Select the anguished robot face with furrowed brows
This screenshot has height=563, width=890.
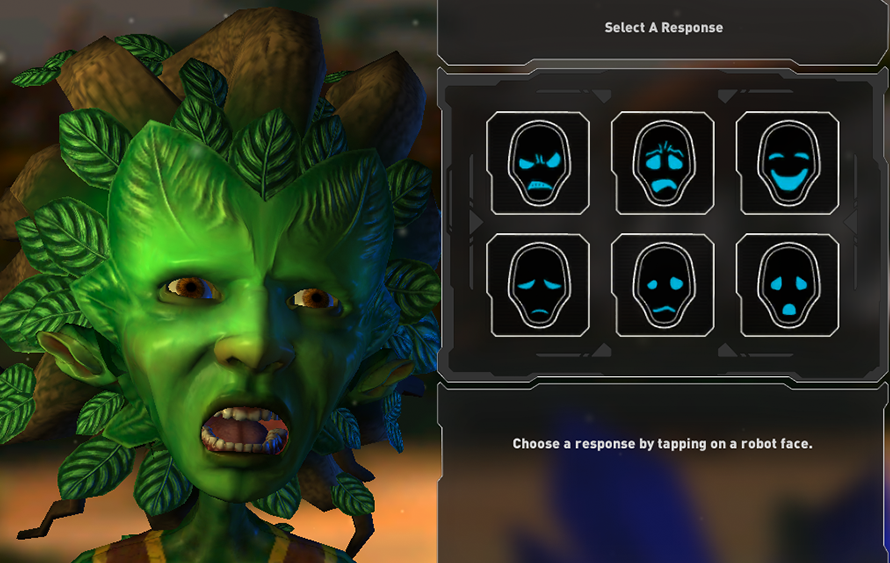click(x=663, y=163)
